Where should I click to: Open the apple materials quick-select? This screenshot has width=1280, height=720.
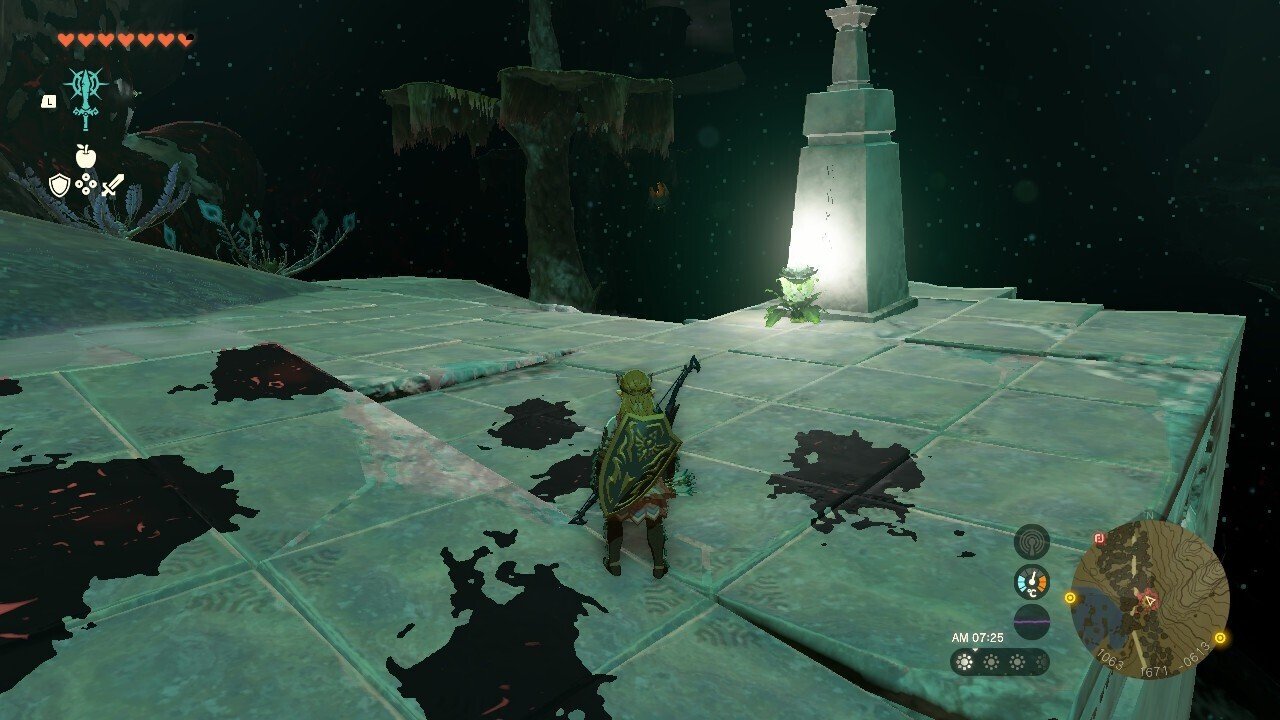point(86,156)
